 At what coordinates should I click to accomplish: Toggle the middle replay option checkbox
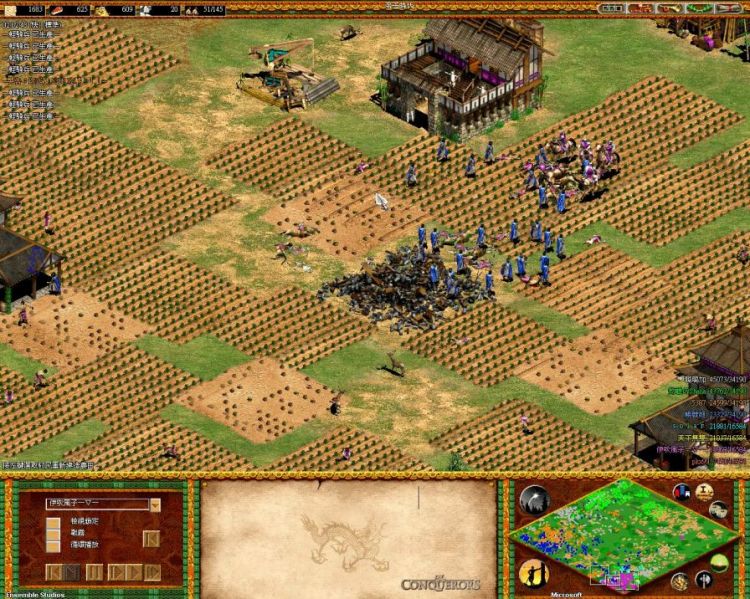coord(53,534)
